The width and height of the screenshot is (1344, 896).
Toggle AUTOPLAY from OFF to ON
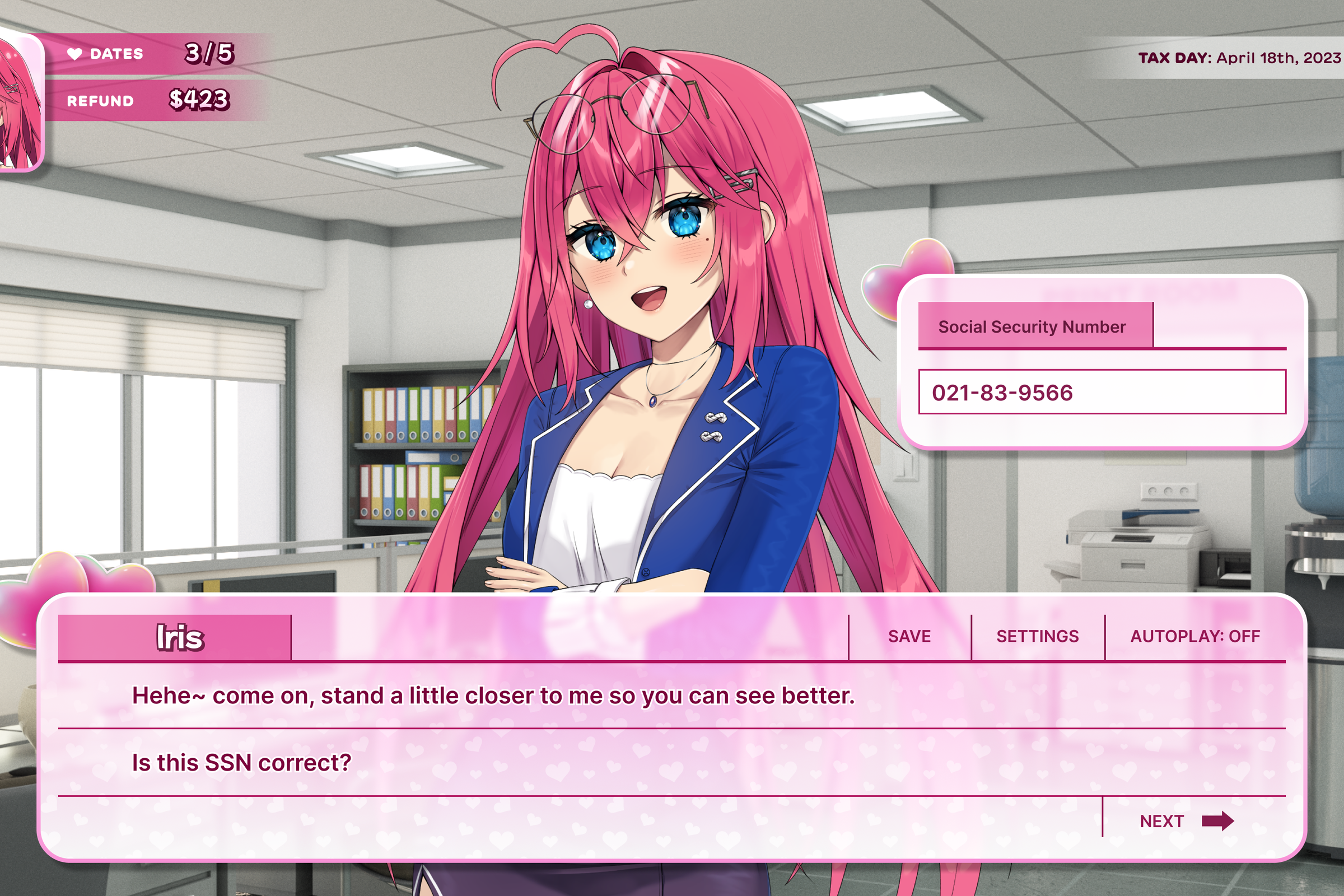[1196, 636]
